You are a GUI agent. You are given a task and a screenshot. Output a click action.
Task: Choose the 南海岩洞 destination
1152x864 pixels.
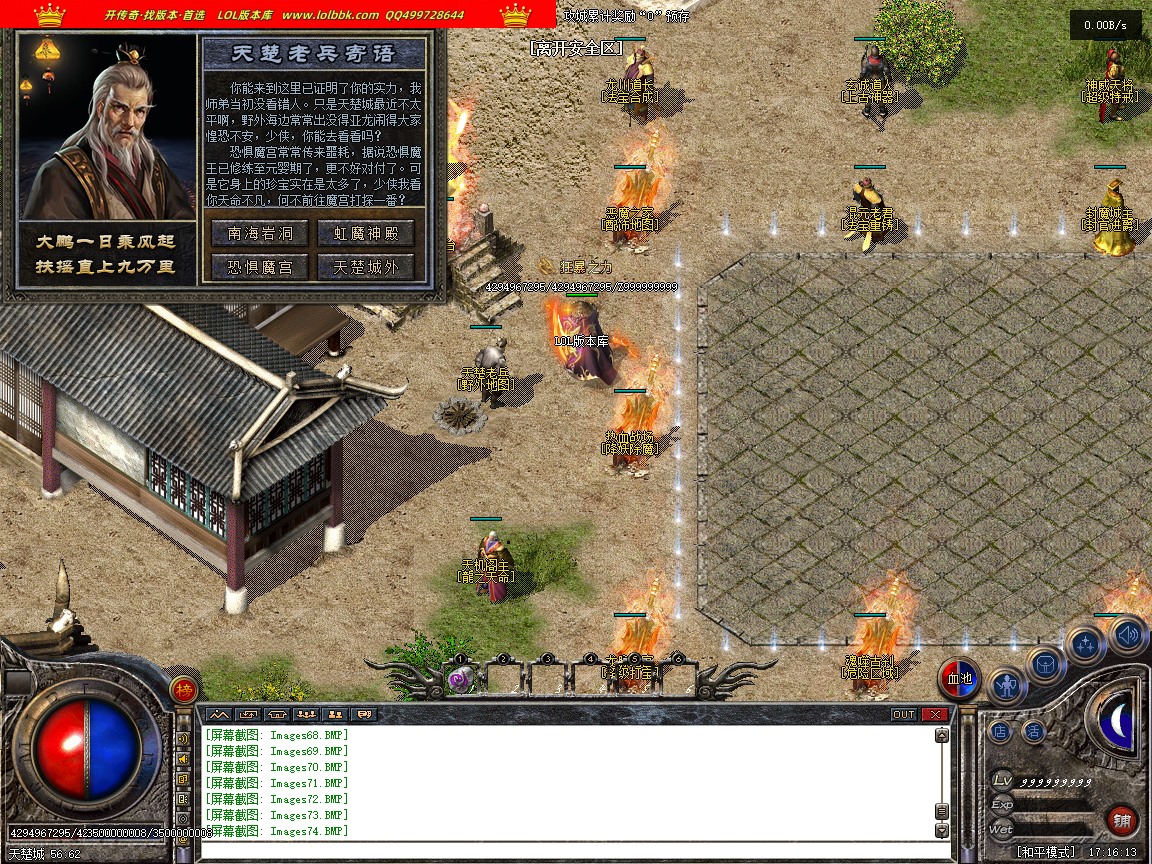[260, 233]
